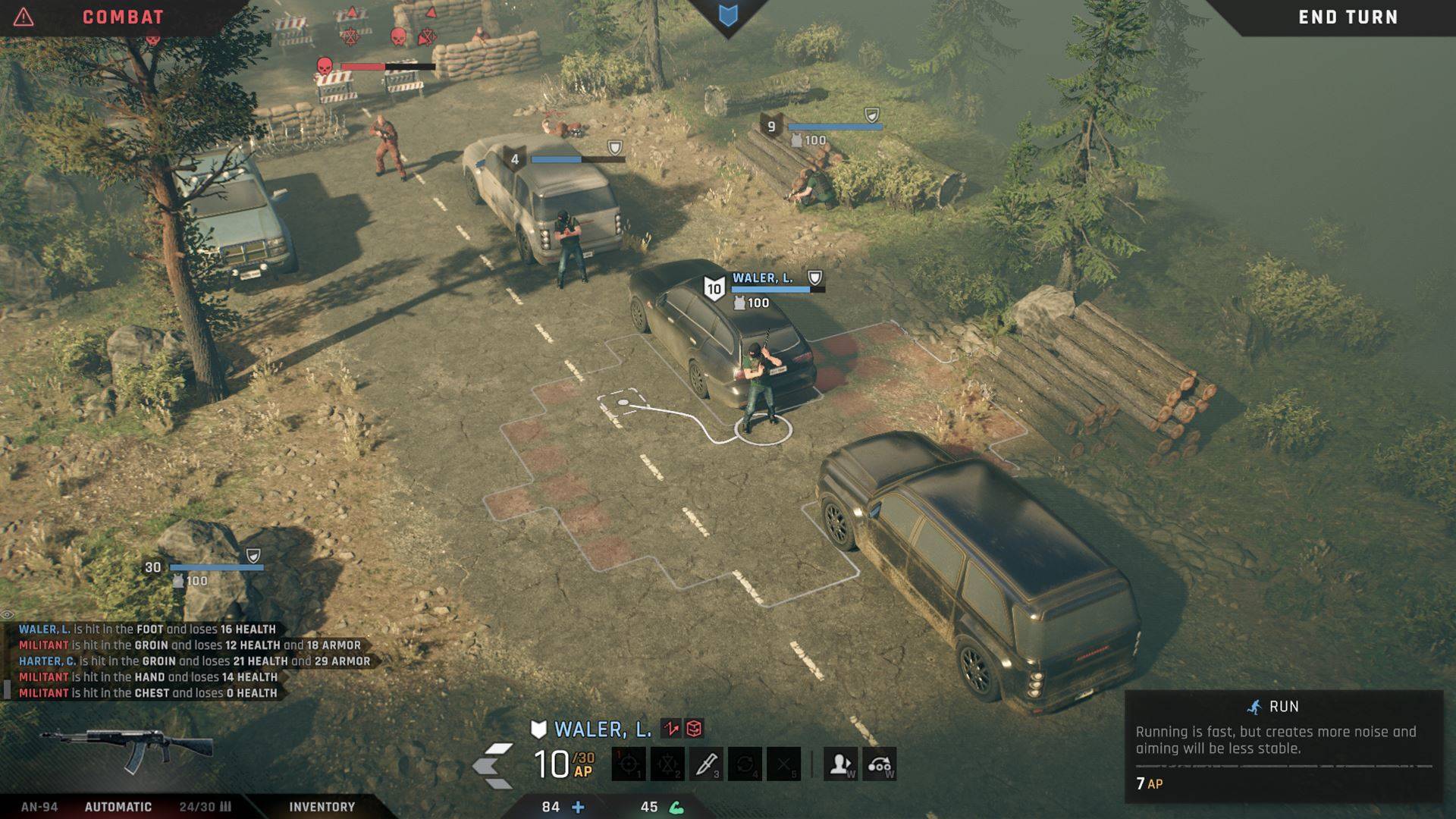Select the circular arrows reload ability
The width and height of the screenshot is (1456, 819).
point(745,764)
